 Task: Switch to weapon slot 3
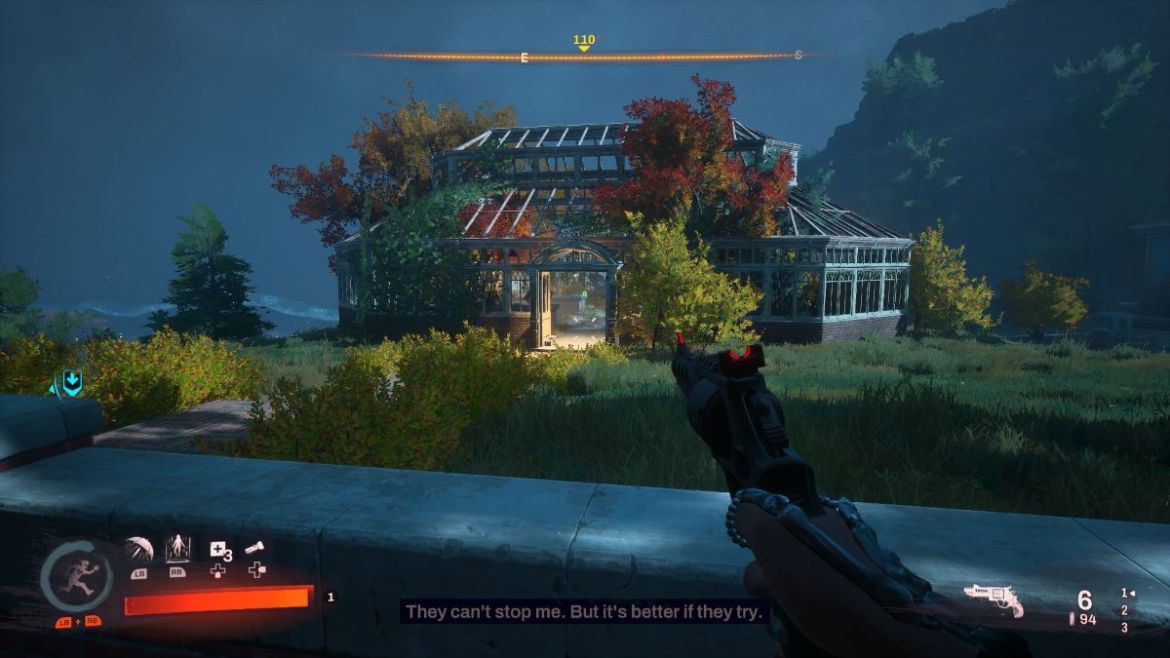1124,627
